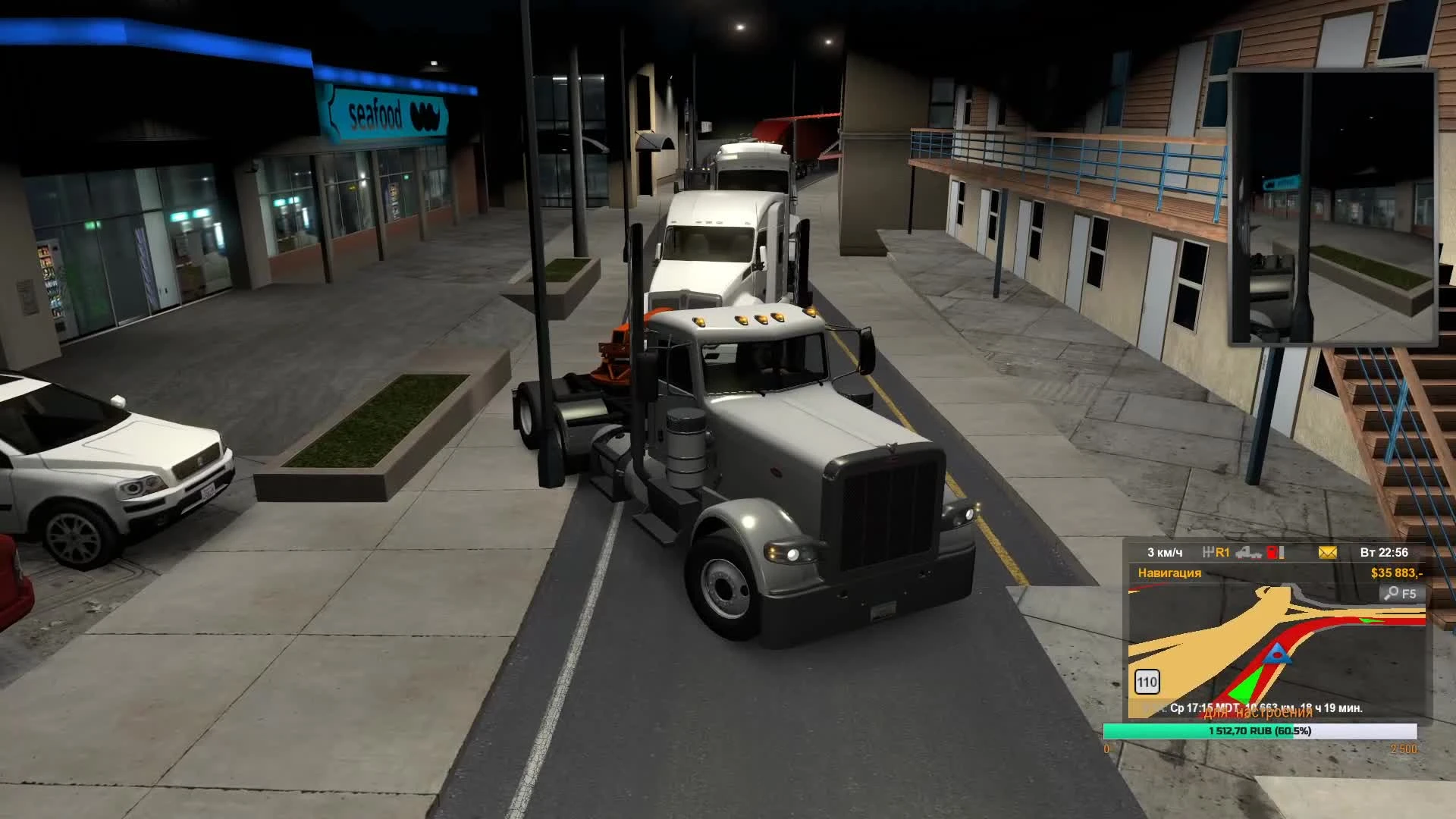Select the 110 speed limit sign on navigation
Image resolution: width=1456 pixels, height=819 pixels.
(x=1149, y=682)
